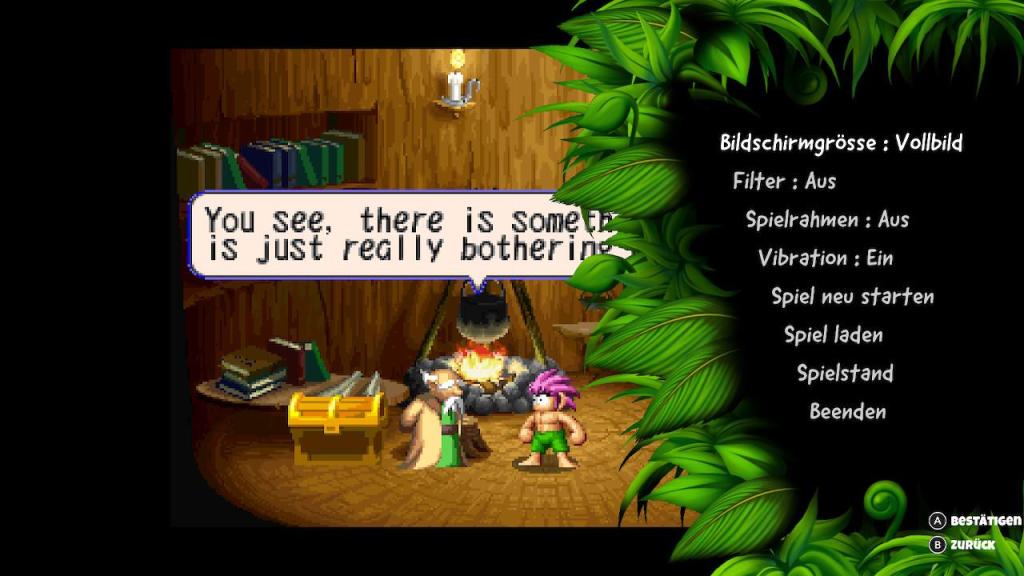Select the Spielstand menu entry

point(845,373)
